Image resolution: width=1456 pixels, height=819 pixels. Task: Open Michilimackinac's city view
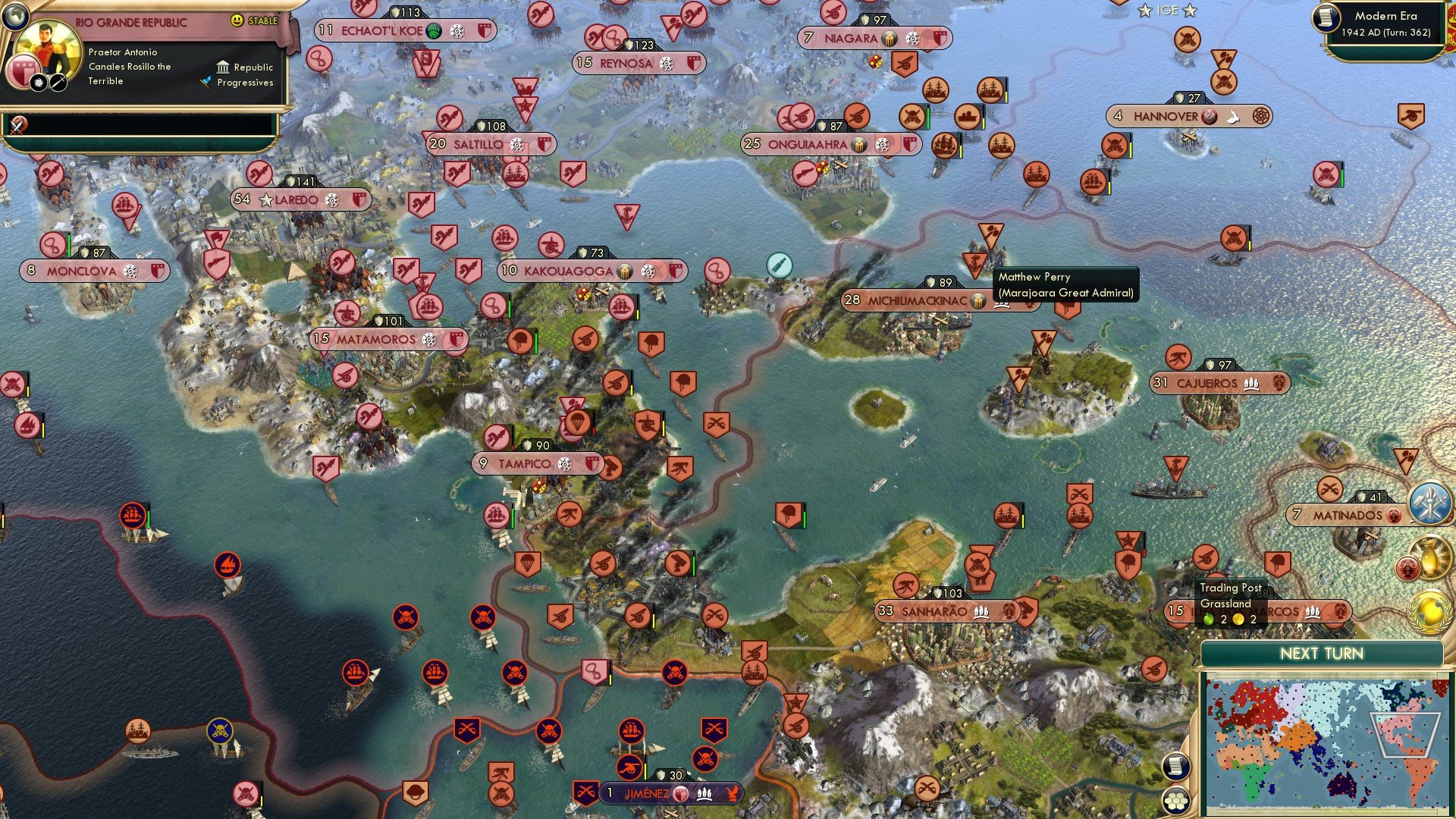918,300
